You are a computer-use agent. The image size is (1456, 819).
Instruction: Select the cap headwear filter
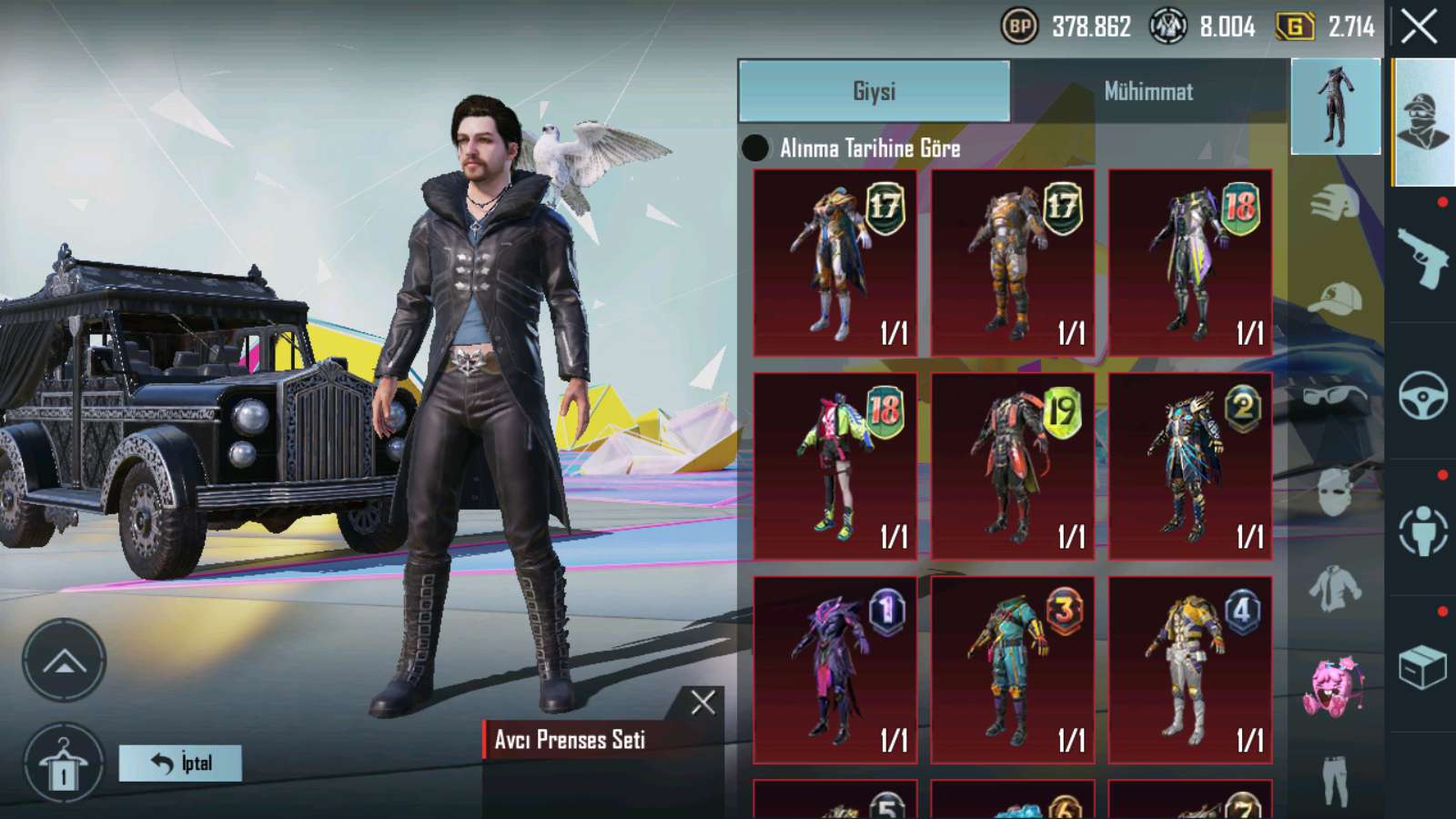click(x=1334, y=298)
